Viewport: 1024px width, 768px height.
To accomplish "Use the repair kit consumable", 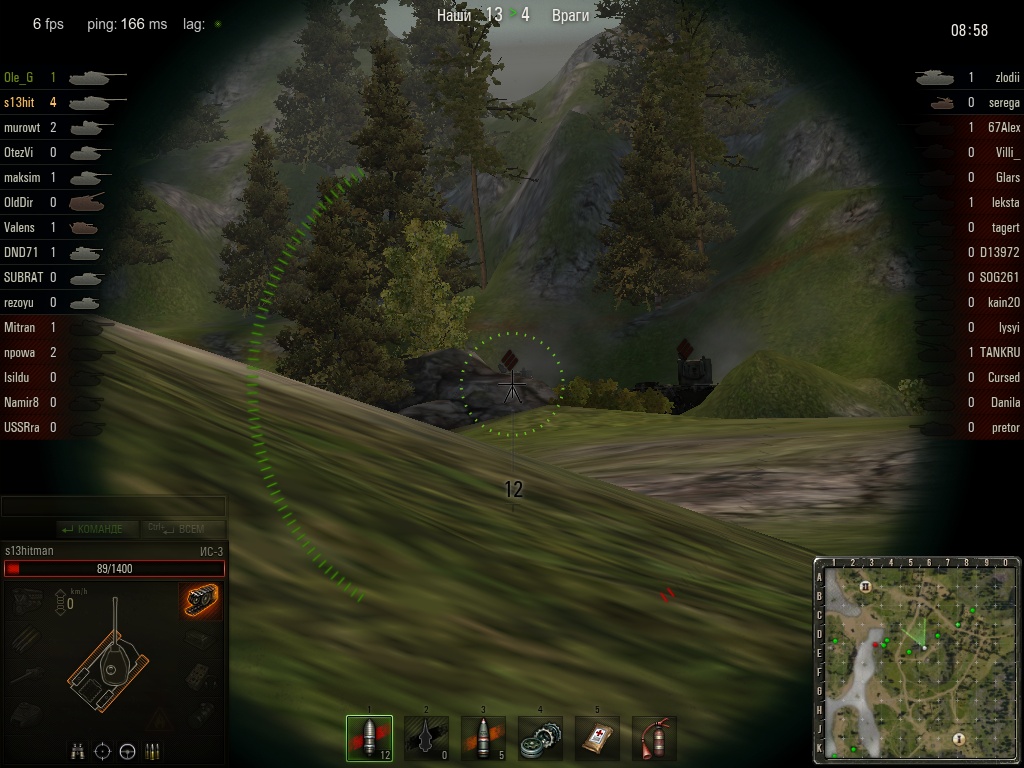I will coord(540,738).
